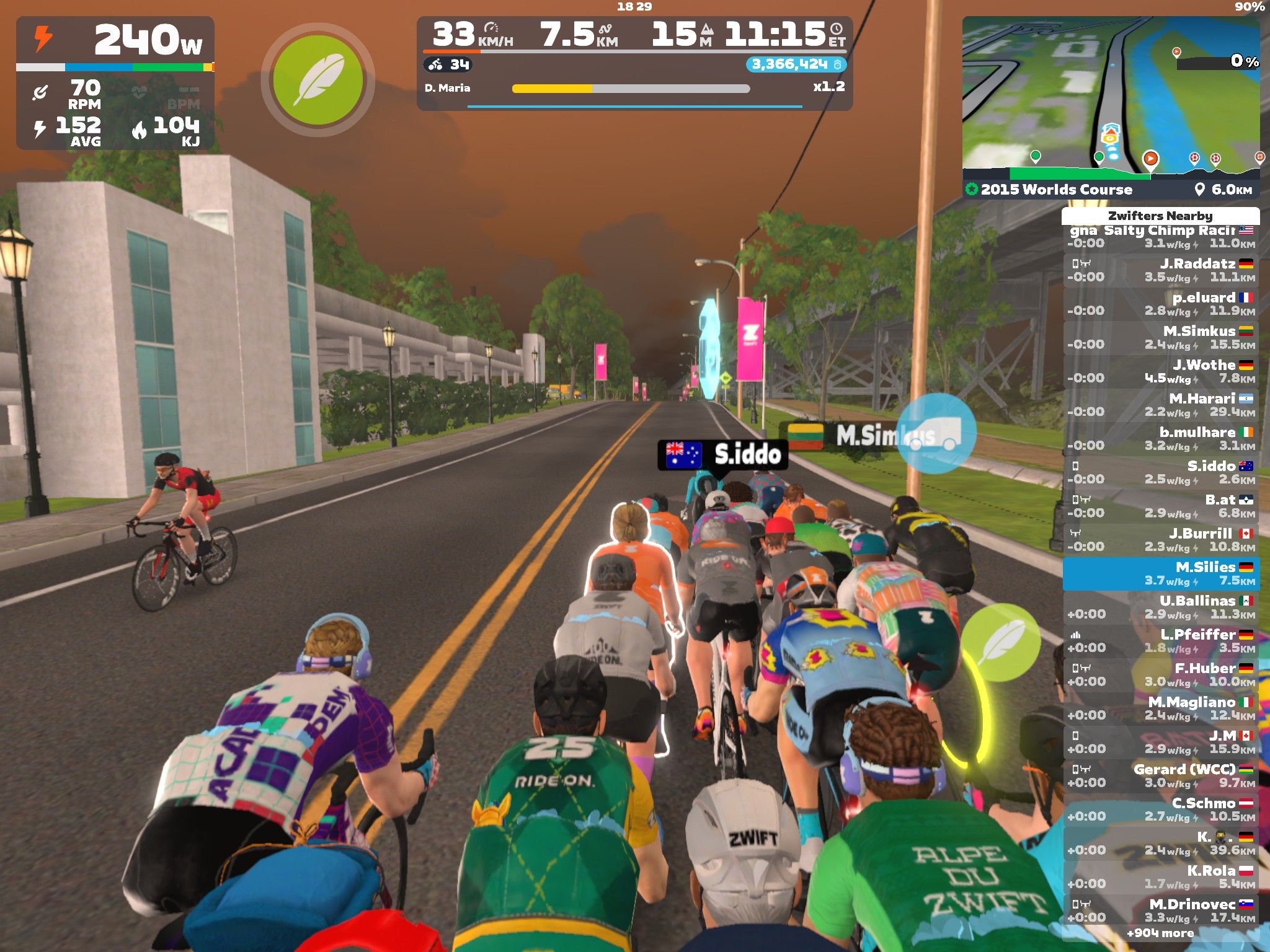Viewport: 1270px width, 952px height.
Task: Choose S.iddo in the rider list
Action: 1160,472
